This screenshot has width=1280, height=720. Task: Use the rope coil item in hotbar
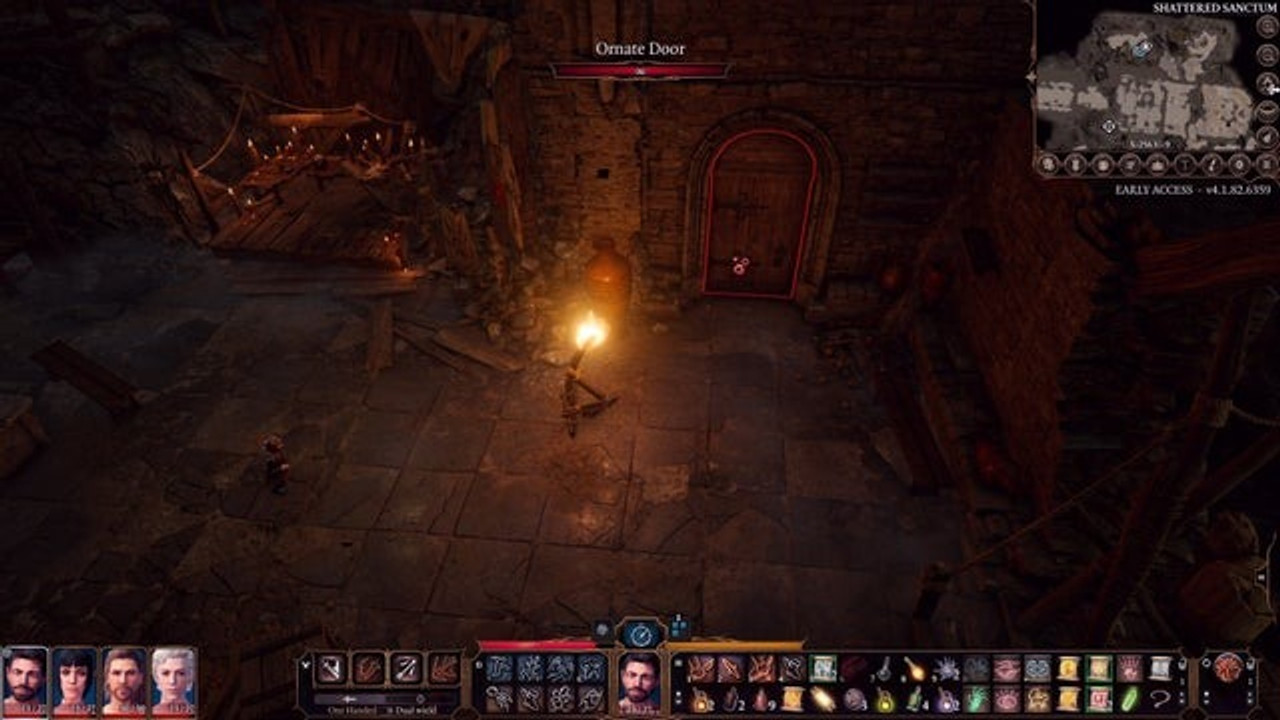point(1160,698)
